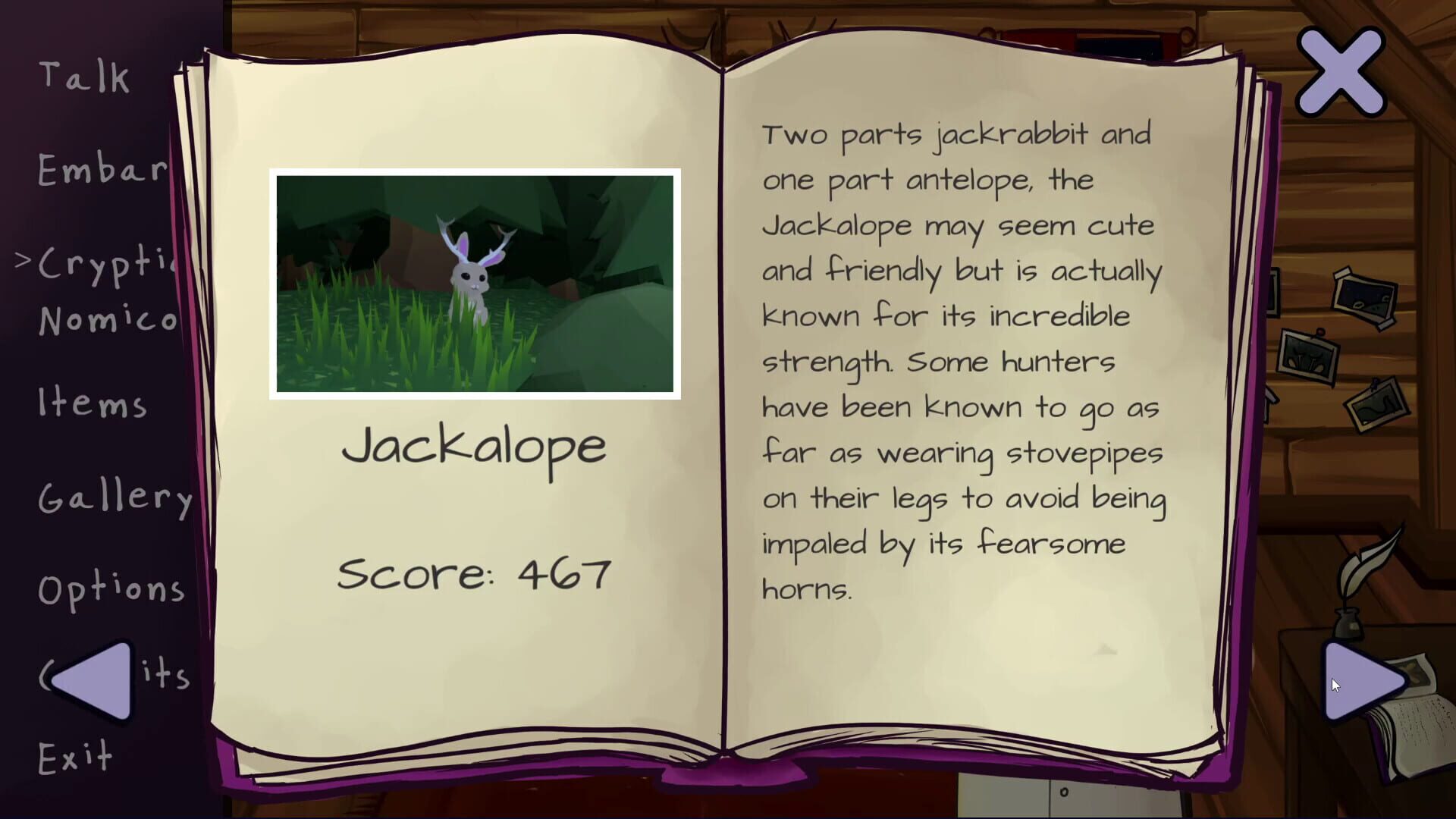Viewport: 1456px width, 819px height.
Task: Click the Score: 467 text
Action: tap(475, 573)
